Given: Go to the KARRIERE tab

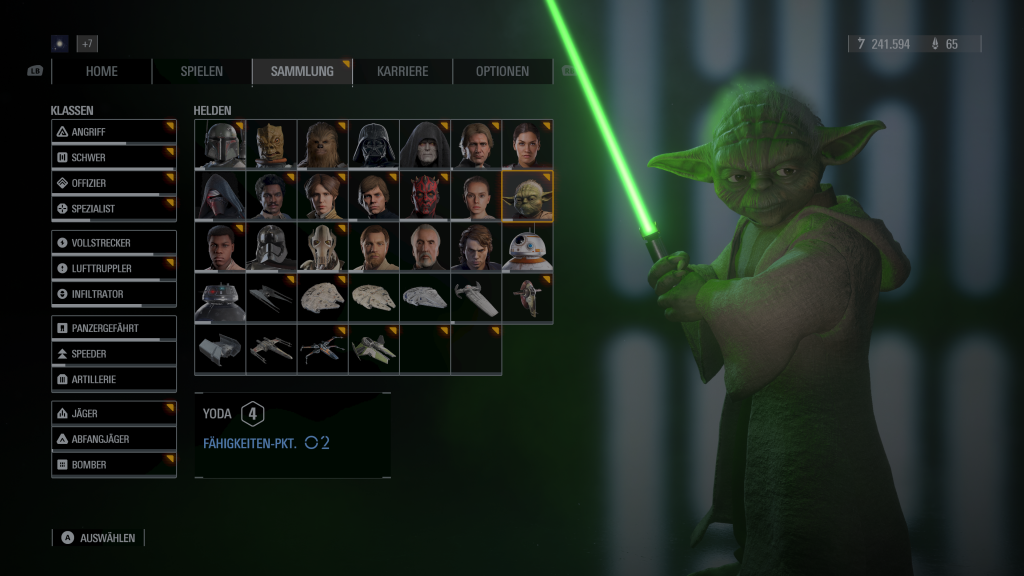Looking at the screenshot, I should 402,71.
